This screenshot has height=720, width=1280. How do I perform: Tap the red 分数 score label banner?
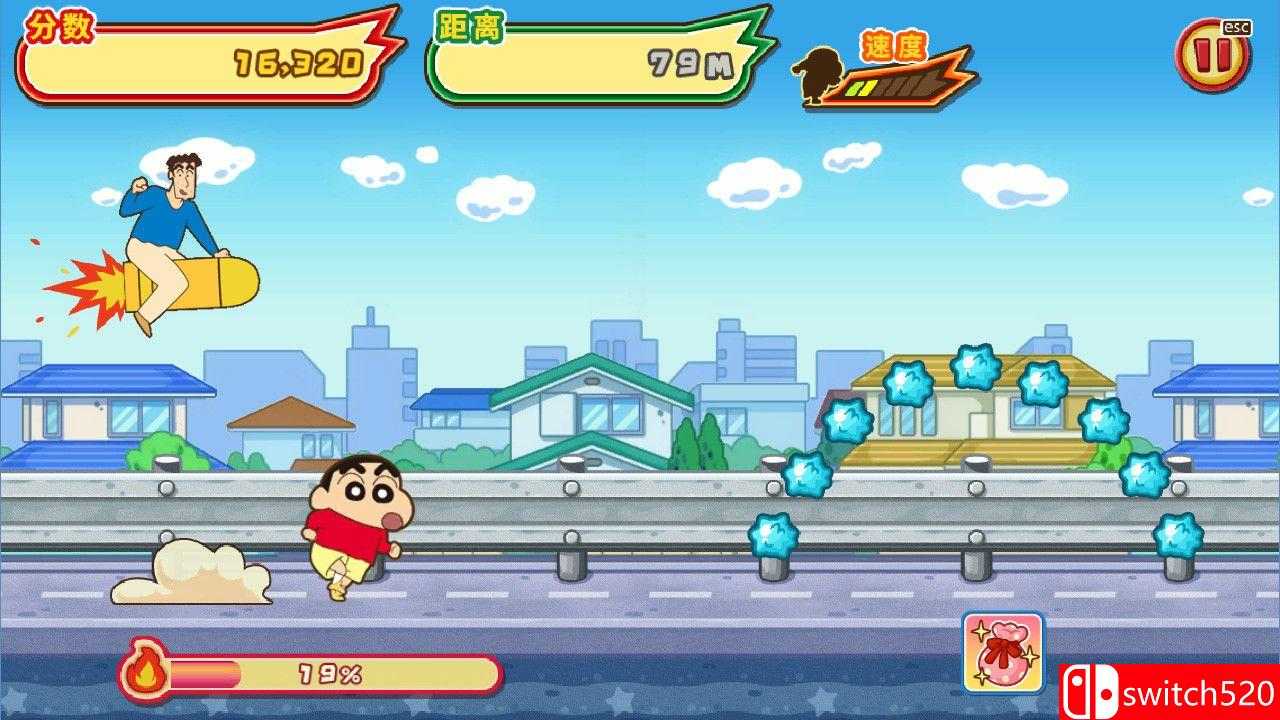pyautogui.click(x=60, y=25)
